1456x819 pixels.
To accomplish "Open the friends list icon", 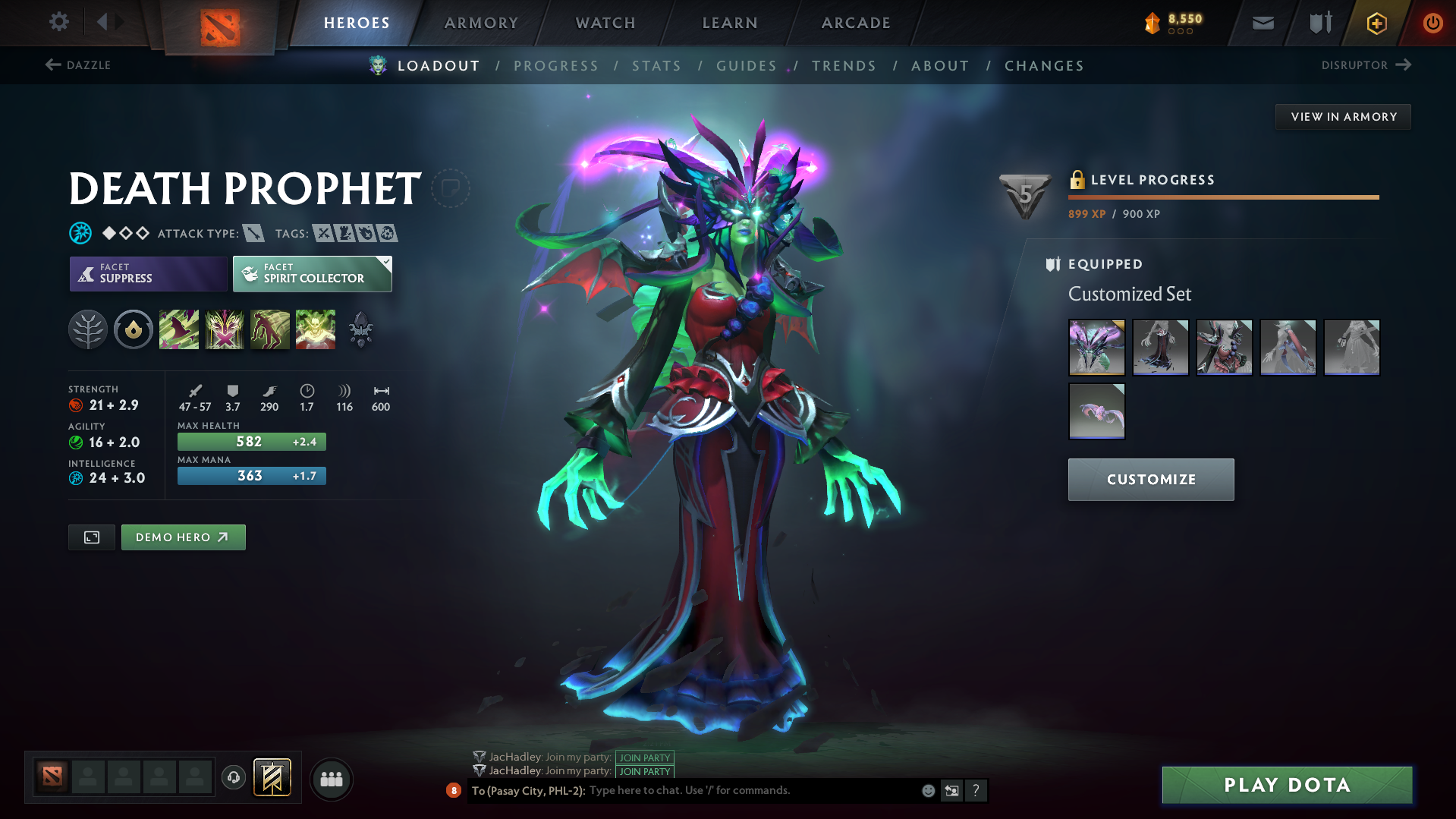I will click(x=331, y=779).
